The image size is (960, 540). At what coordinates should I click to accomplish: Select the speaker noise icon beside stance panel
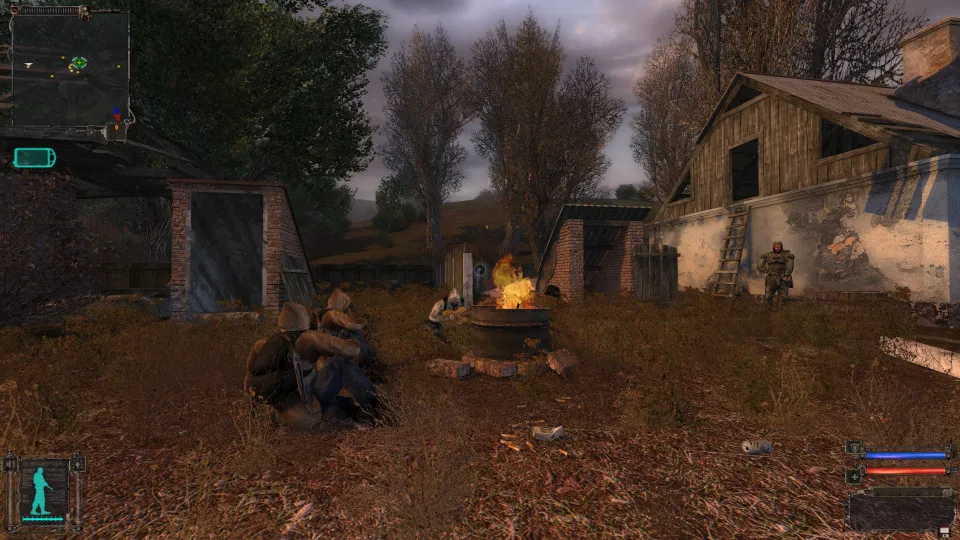pos(9,466)
